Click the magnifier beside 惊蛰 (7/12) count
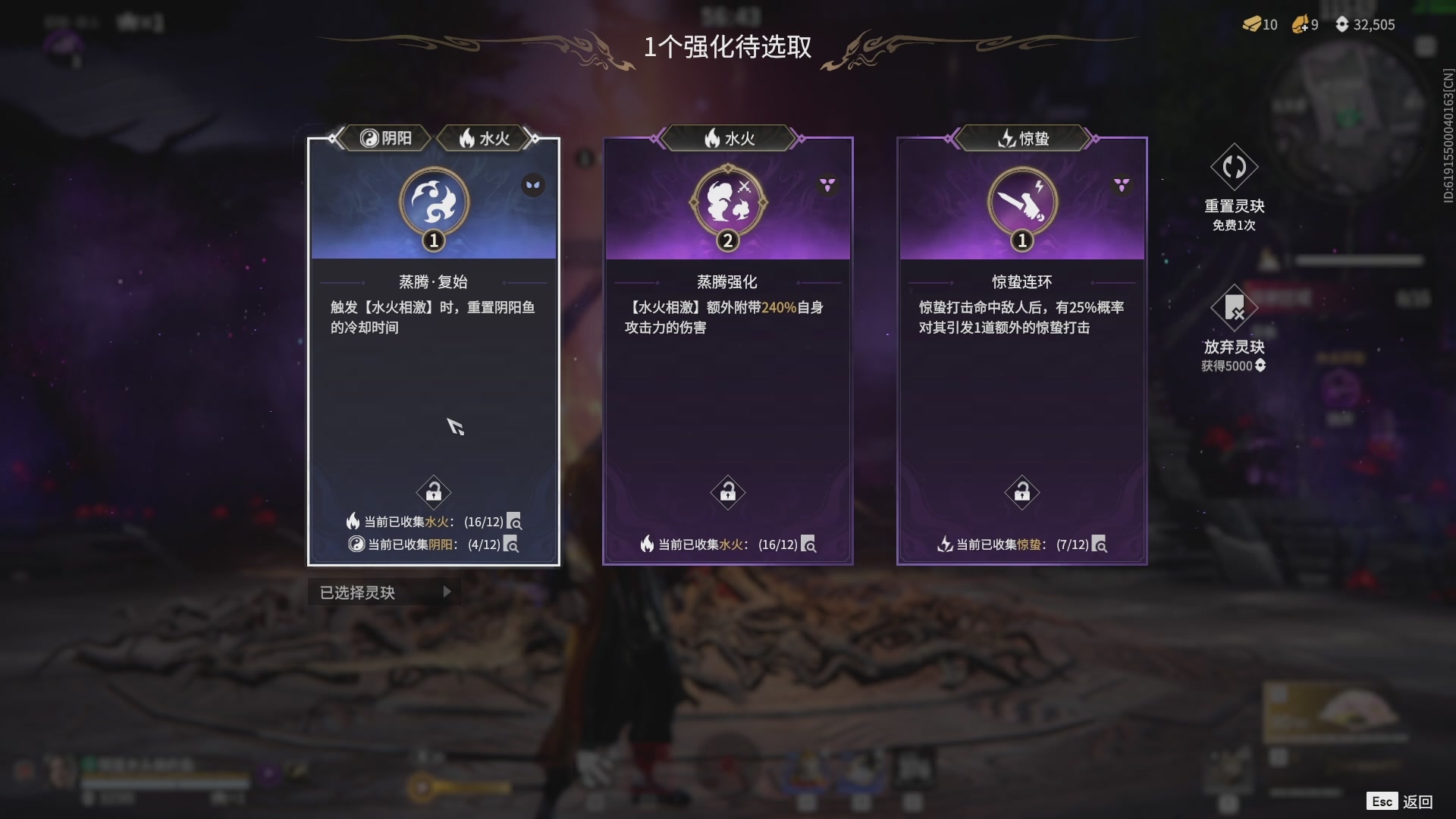Image resolution: width=1456 pixels, height=819 pixels. [x=1100, y=544]
